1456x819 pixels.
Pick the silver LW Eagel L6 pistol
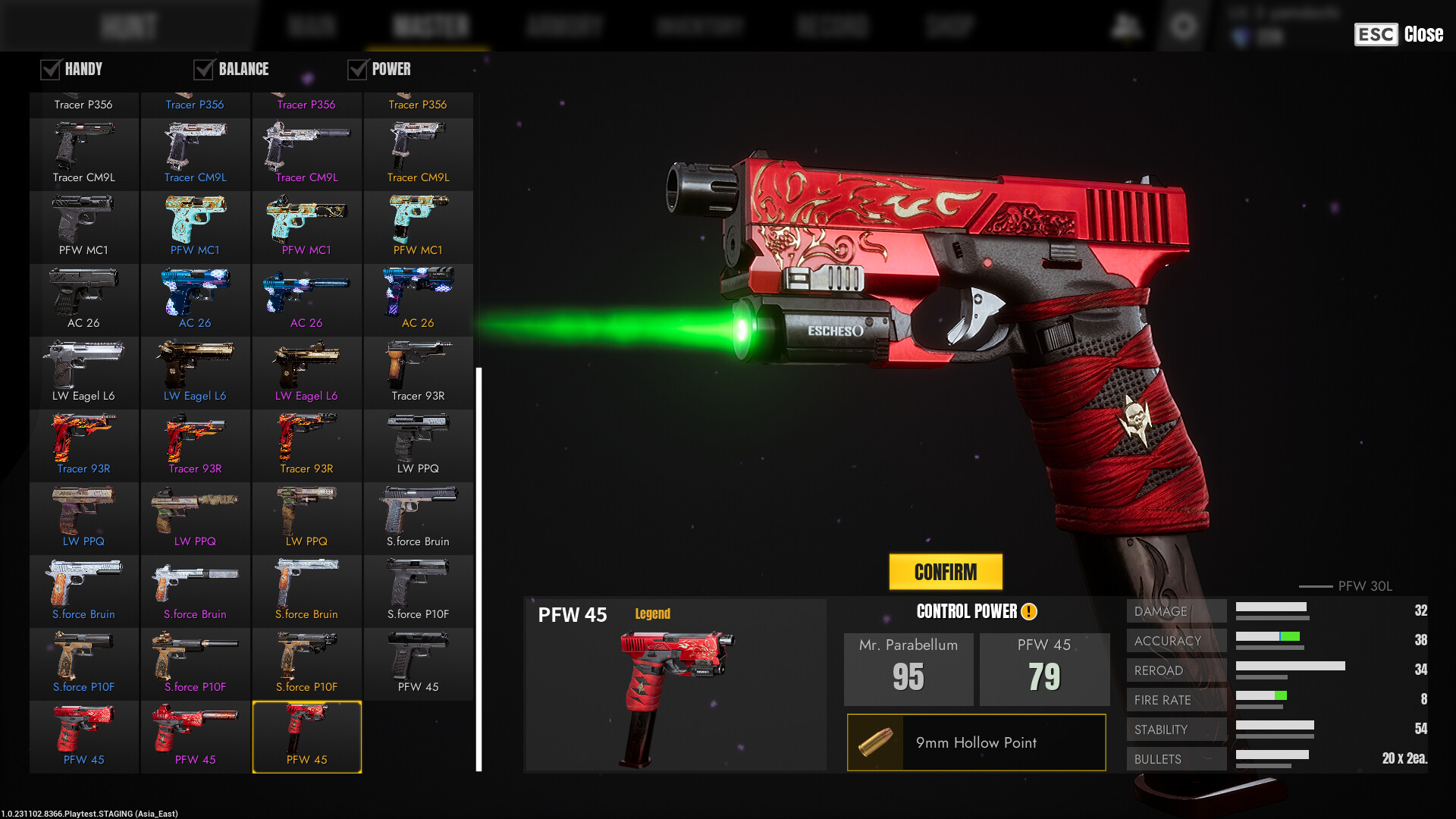[83, 372]
